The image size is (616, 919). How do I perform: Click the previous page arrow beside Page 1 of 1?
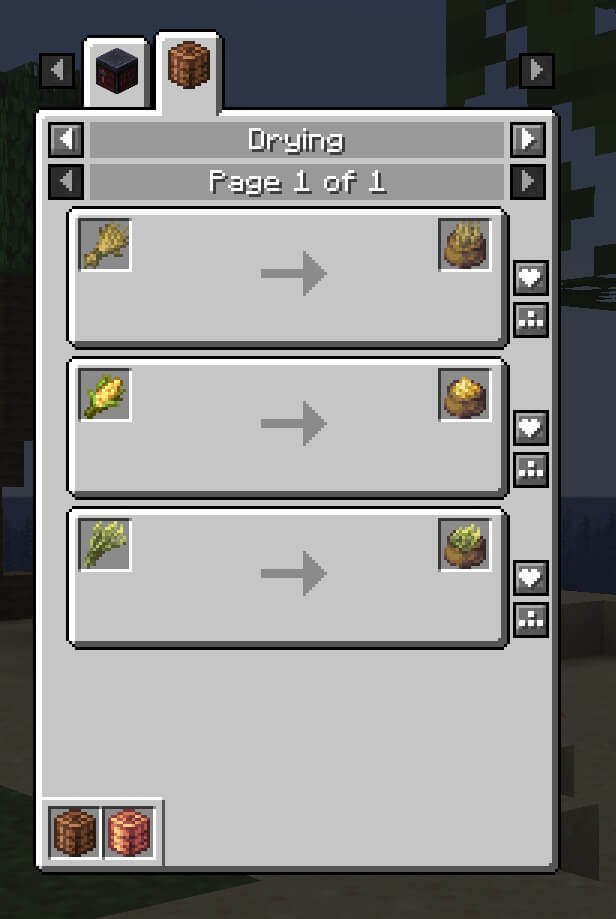[66, 182]
